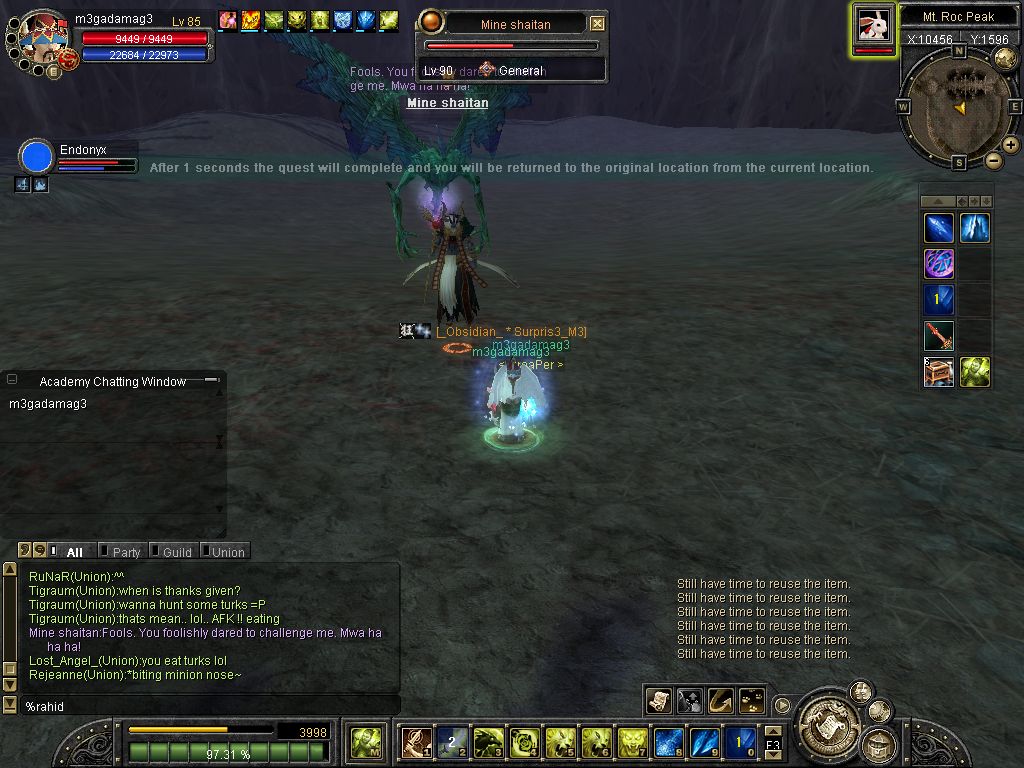Screen dimensions: 1024x768
Task: Activate the yellow lion skill in slot 7
Action: coord(632,742)
